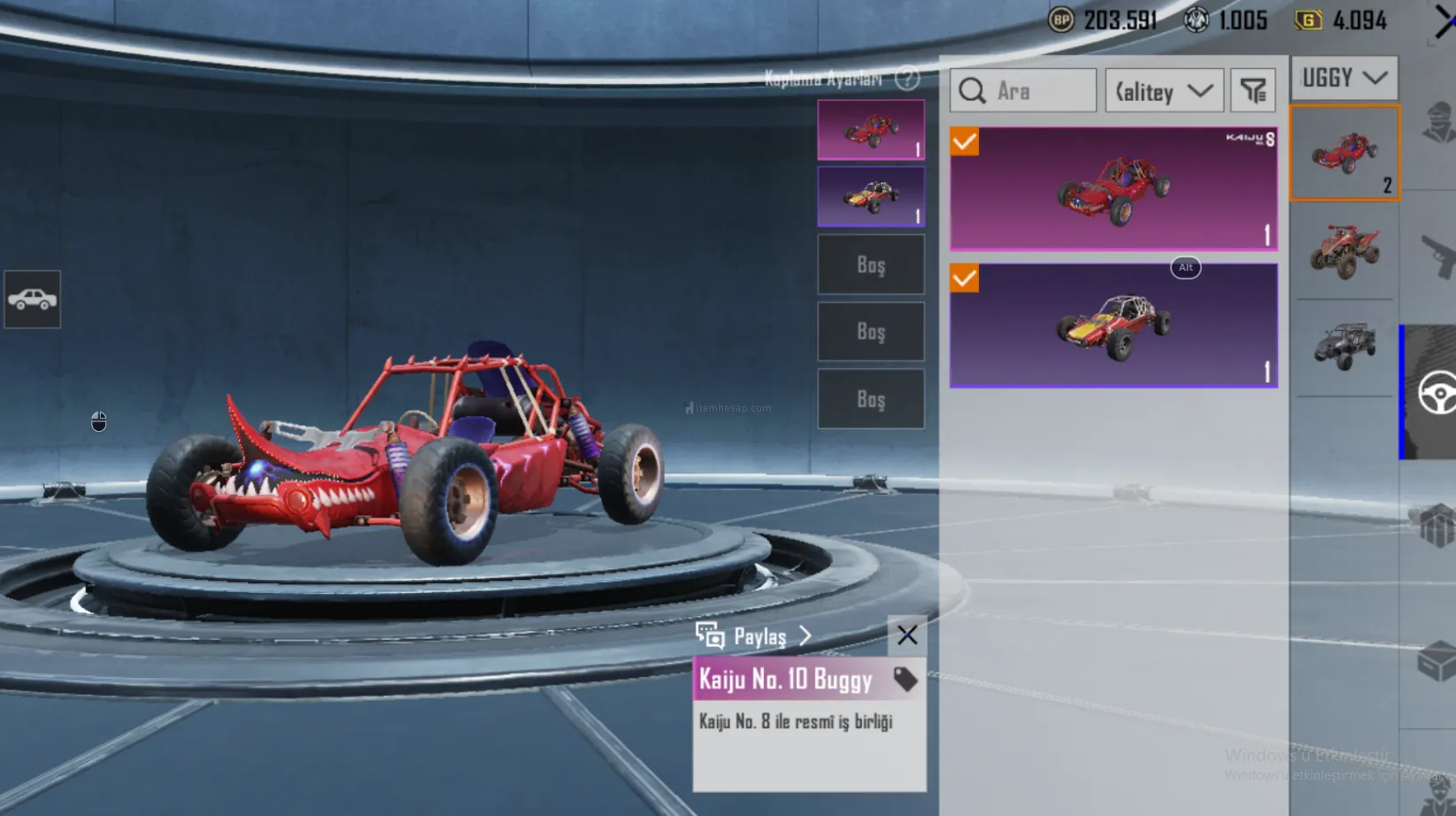Choose the red buggy vehicle category
This screenshot has height=816, width=1456.
click(1344, 153)
